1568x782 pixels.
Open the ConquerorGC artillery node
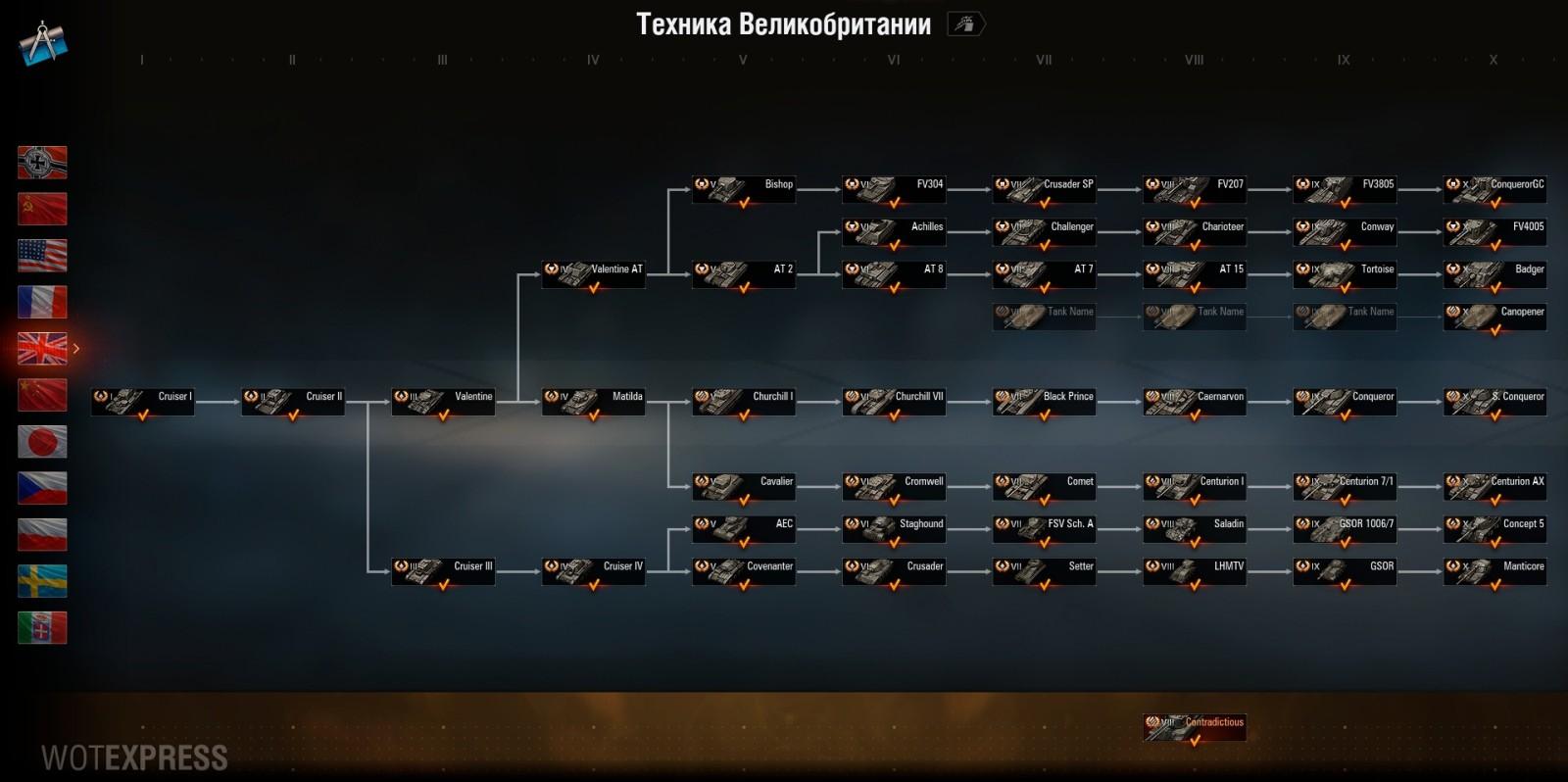1494,188
